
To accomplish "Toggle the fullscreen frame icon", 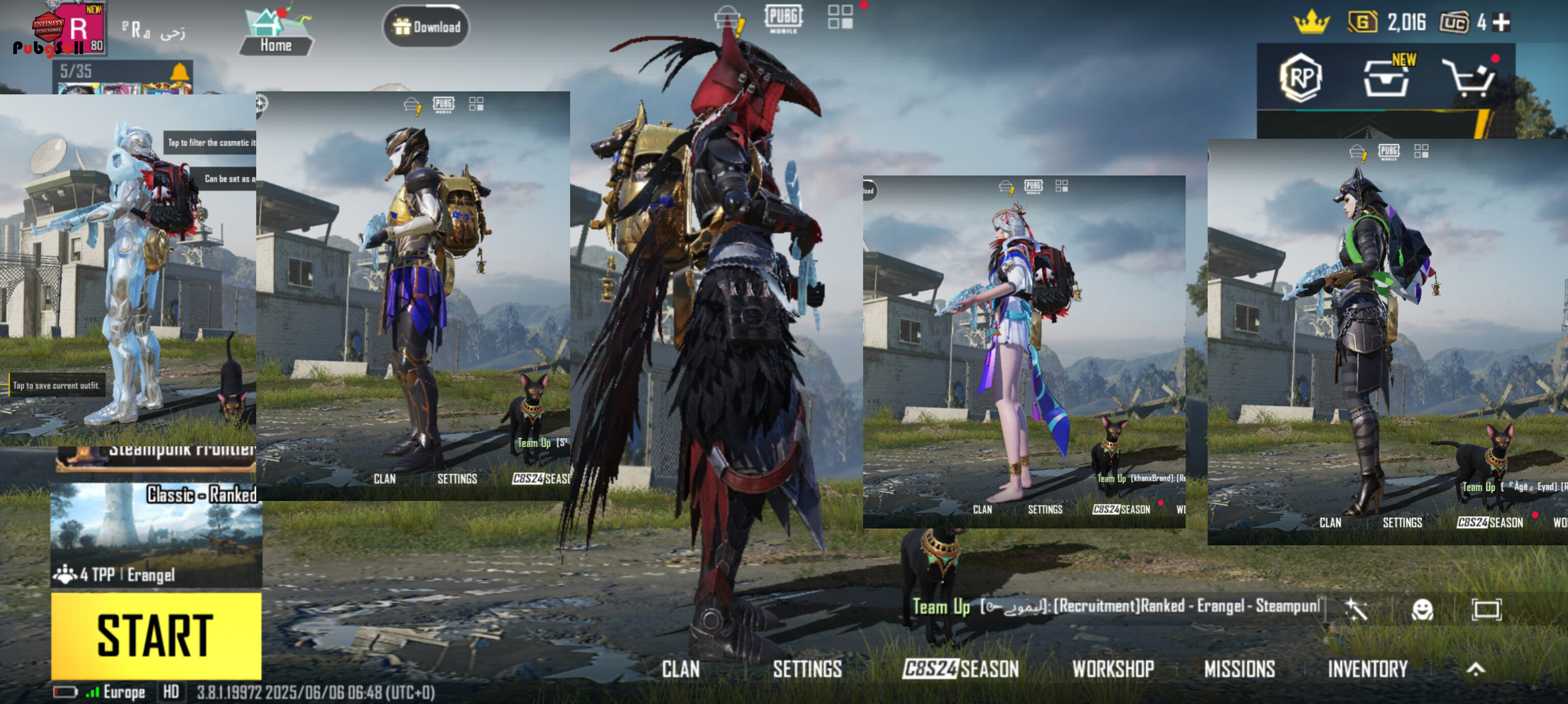I will point(1486,609).
